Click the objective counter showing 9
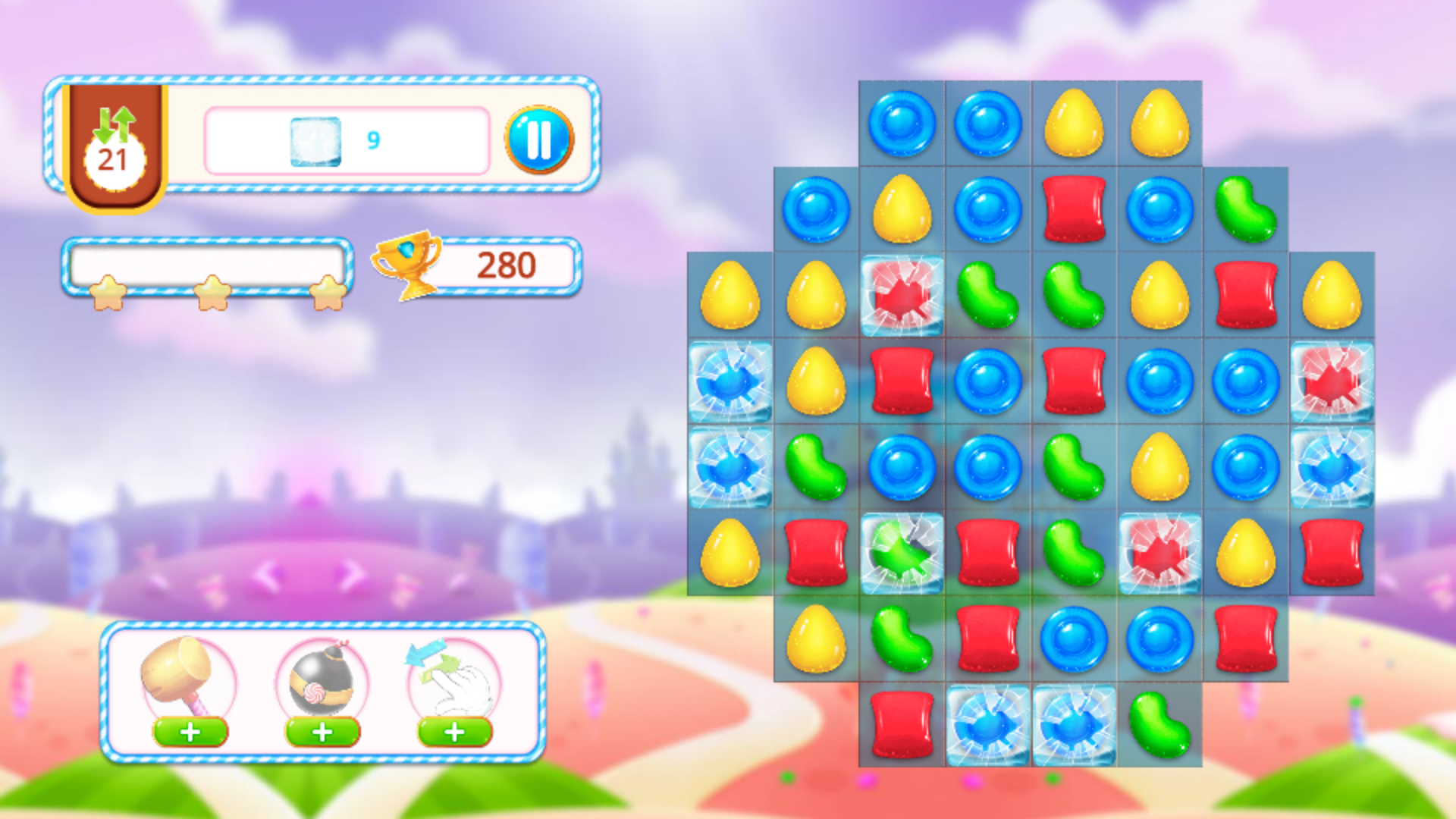1456x819 pixels. click(x=372, y=140)
